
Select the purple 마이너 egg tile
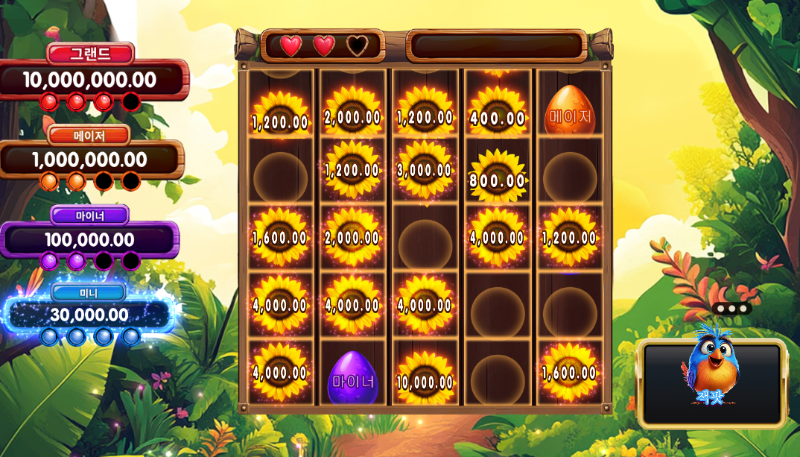(x=352, y=376)
